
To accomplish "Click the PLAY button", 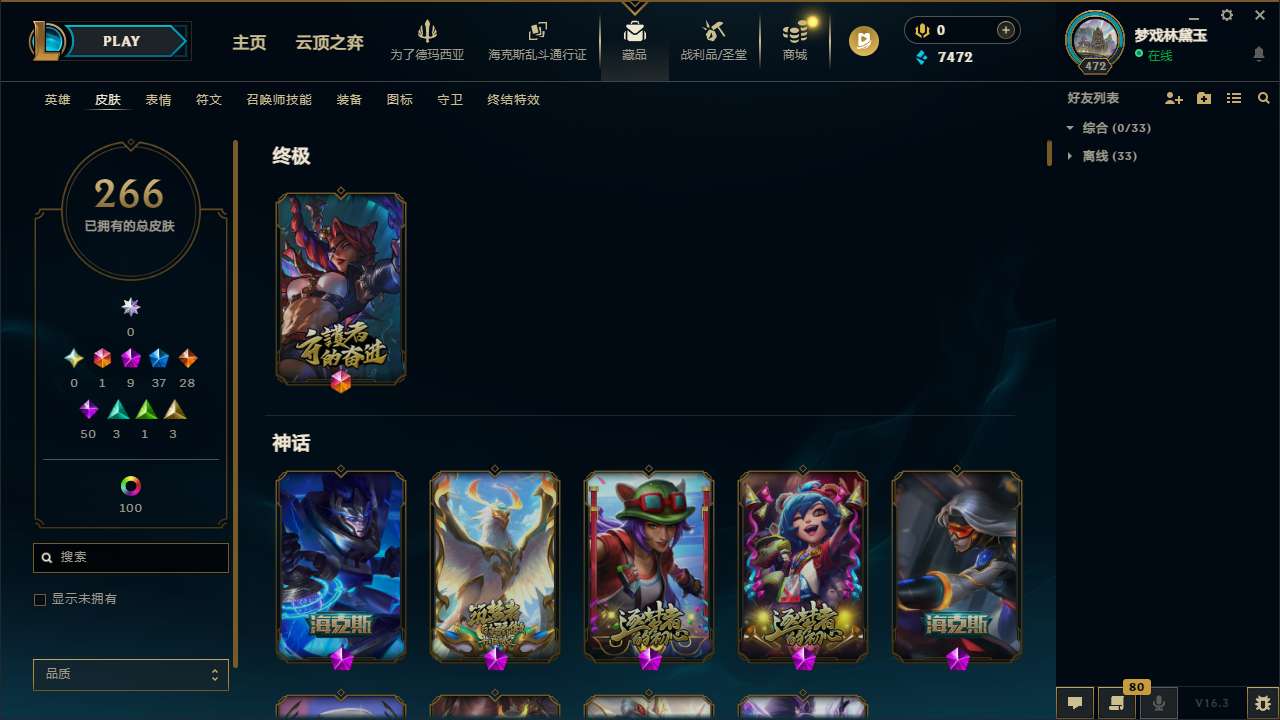I will point(121,41).
